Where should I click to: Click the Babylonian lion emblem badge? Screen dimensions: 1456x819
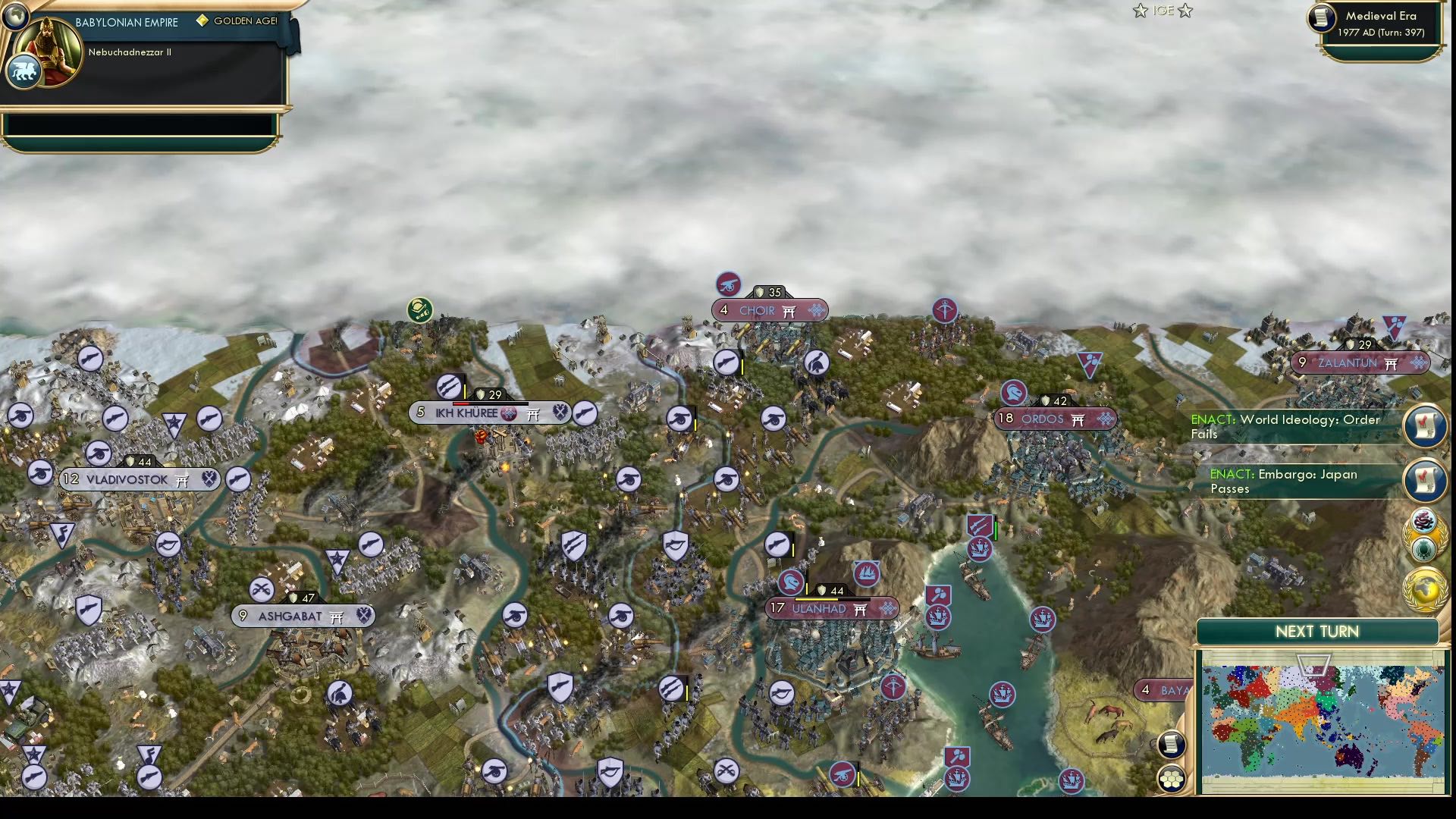(x=24, y=71)
